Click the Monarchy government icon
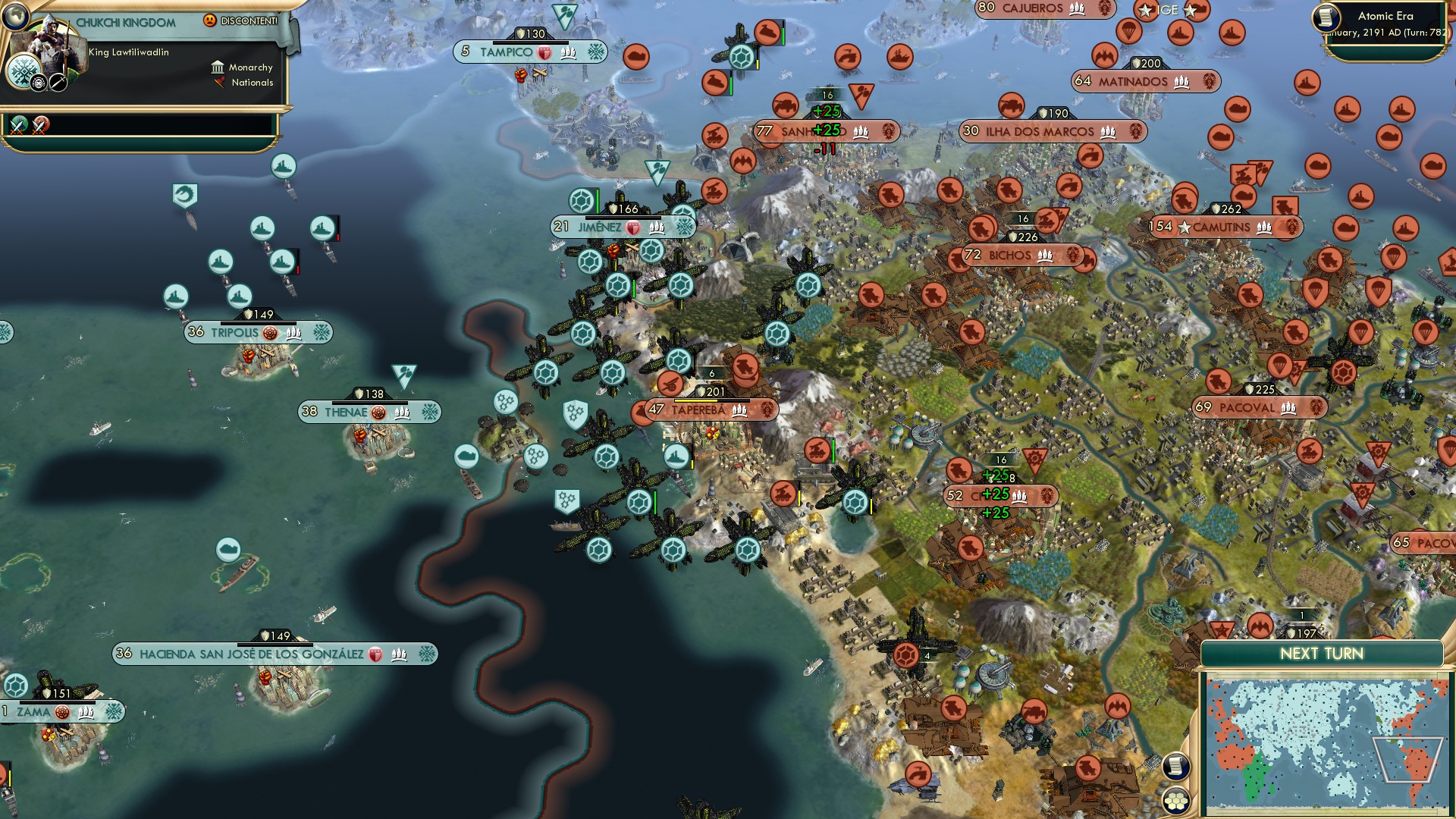Viewport: 1456px width, 819px height. (218, 68)
